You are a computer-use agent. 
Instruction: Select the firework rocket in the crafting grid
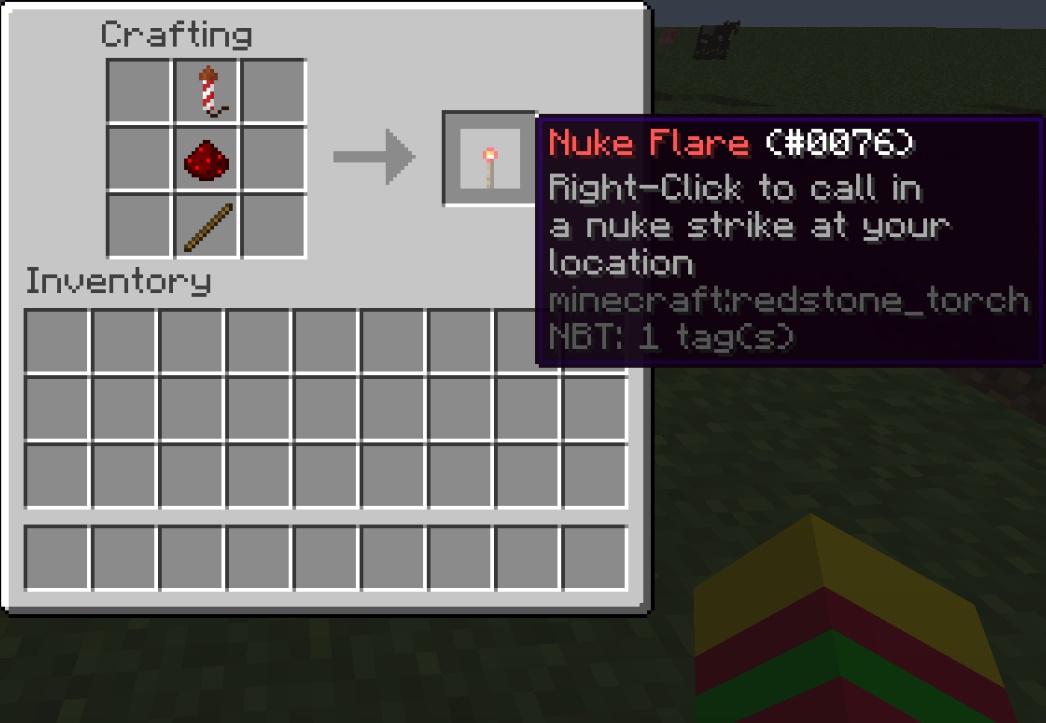(x=208, y=91)
